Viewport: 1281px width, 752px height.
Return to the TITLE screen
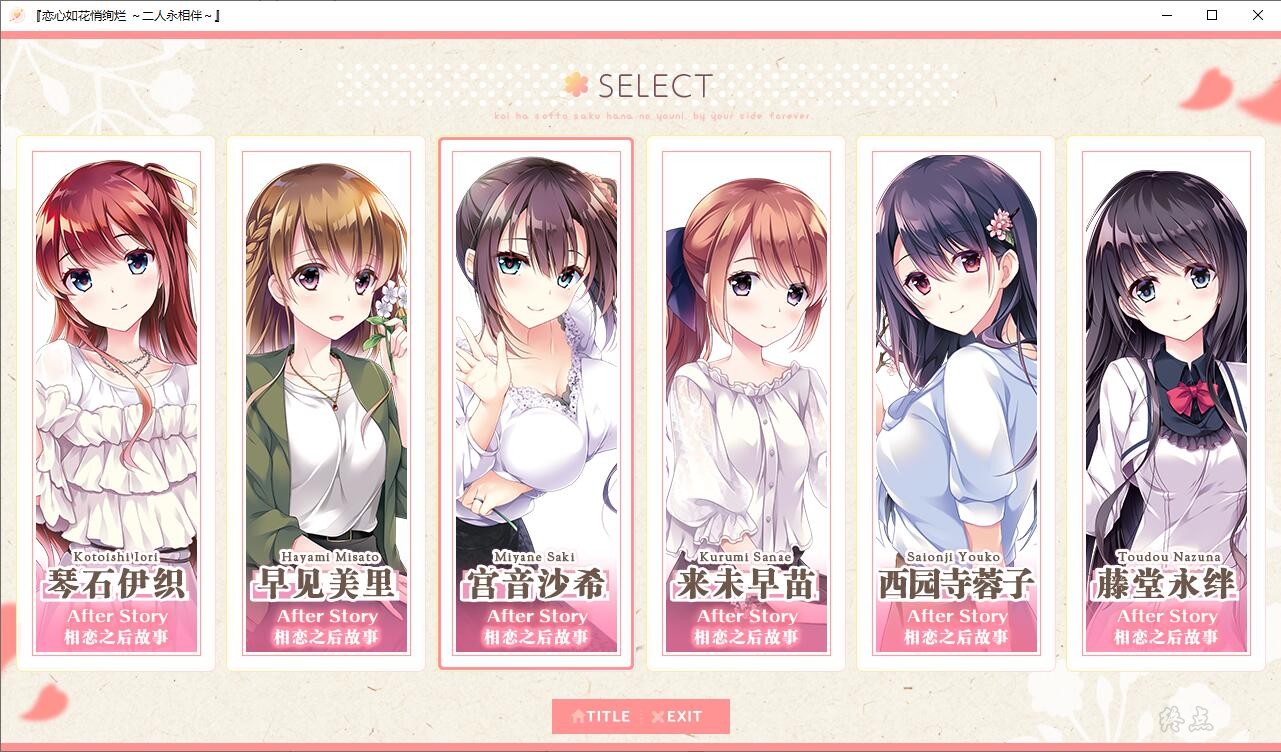601,716
